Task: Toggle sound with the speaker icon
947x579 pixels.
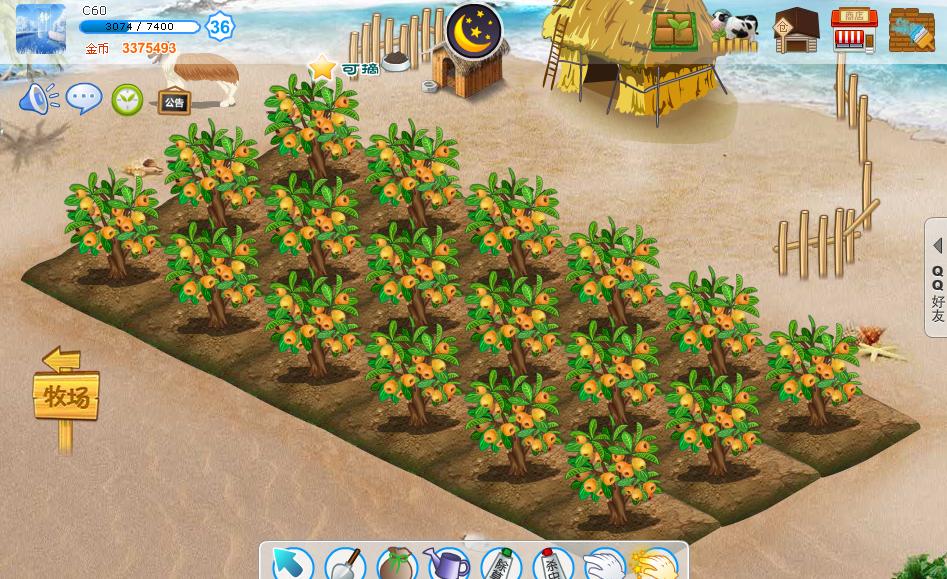Action: [38, 98]
